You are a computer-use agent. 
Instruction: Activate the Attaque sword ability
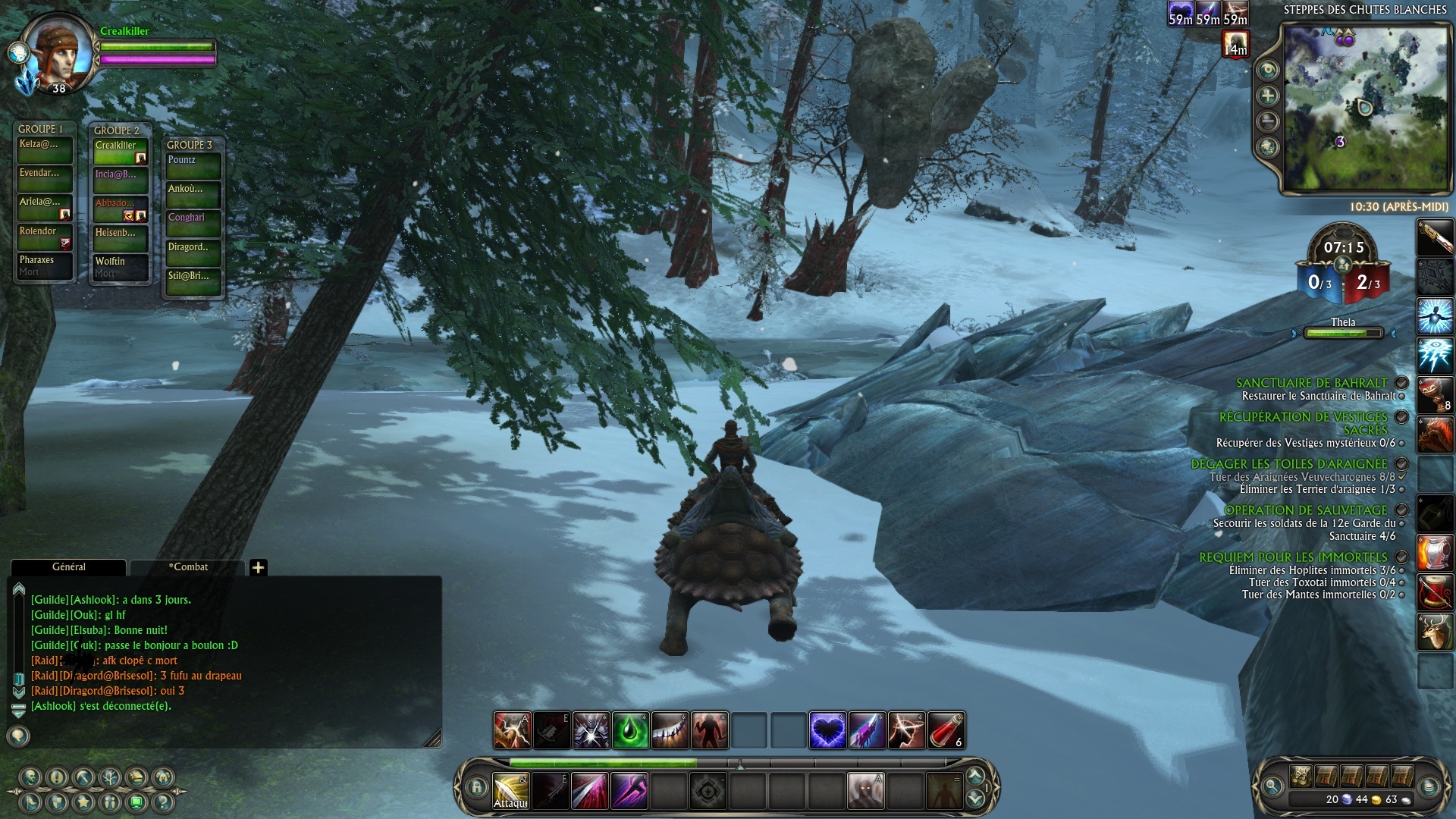[x=511, y=791]
